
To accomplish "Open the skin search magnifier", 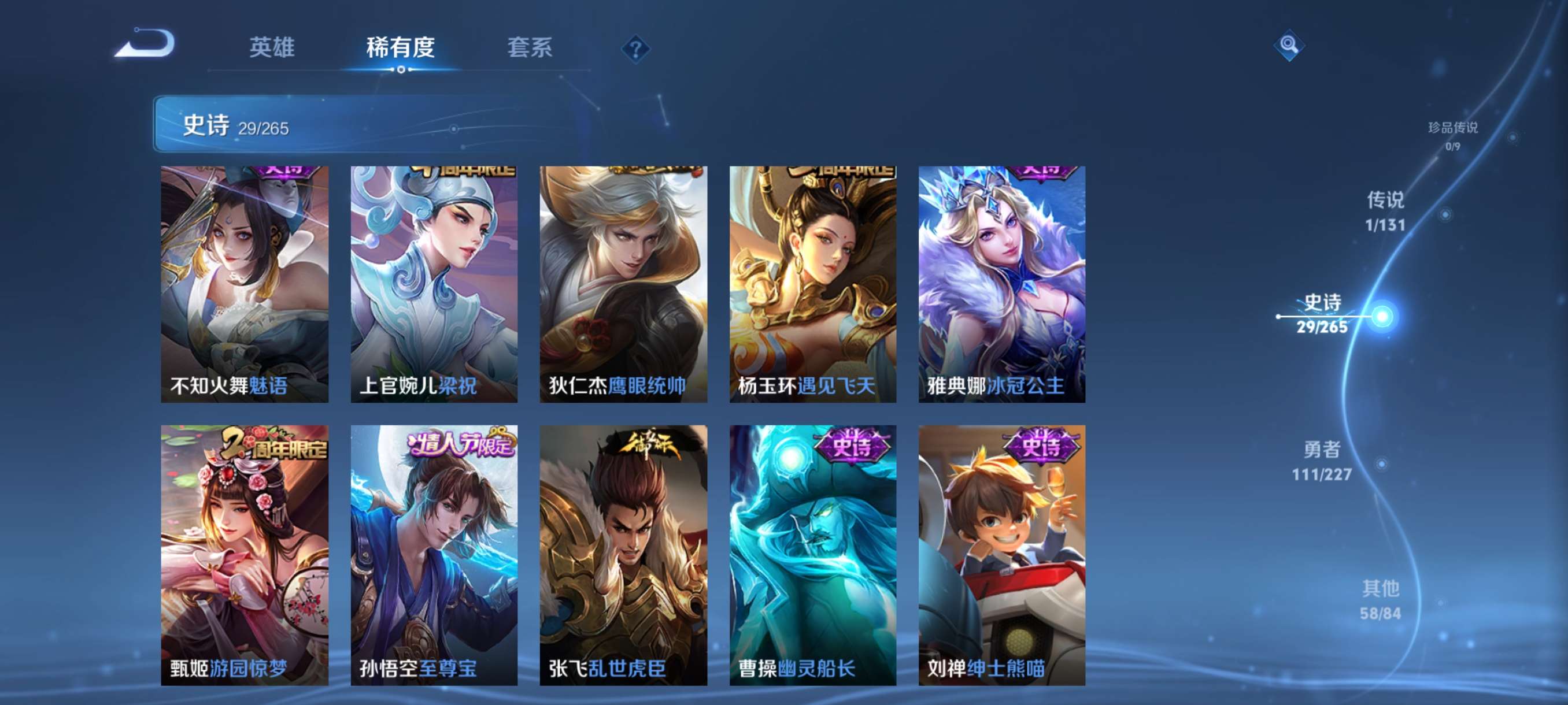I will click(x=1288, y=45).
